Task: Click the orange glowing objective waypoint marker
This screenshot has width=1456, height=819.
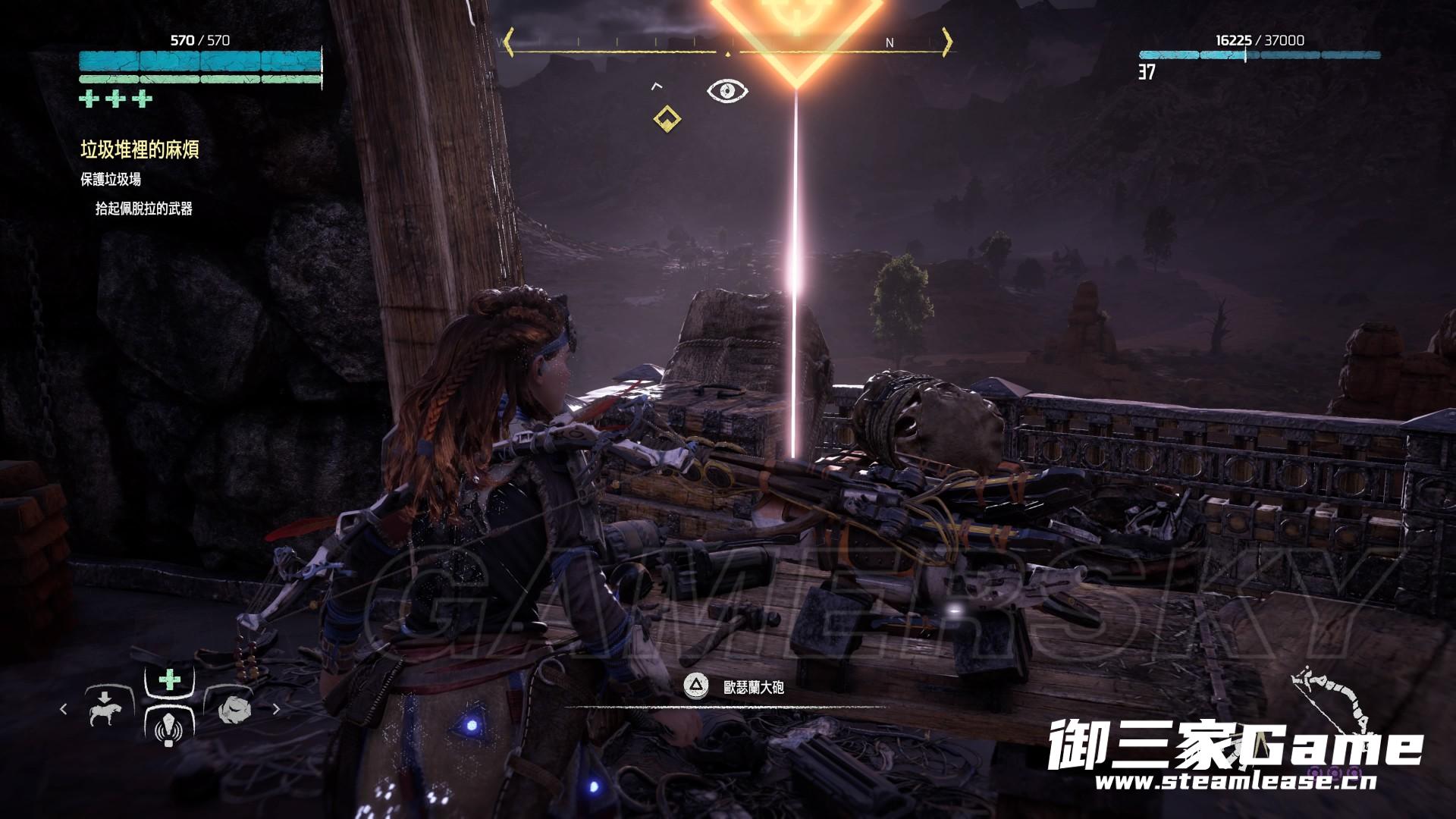Action: [795, 30]
